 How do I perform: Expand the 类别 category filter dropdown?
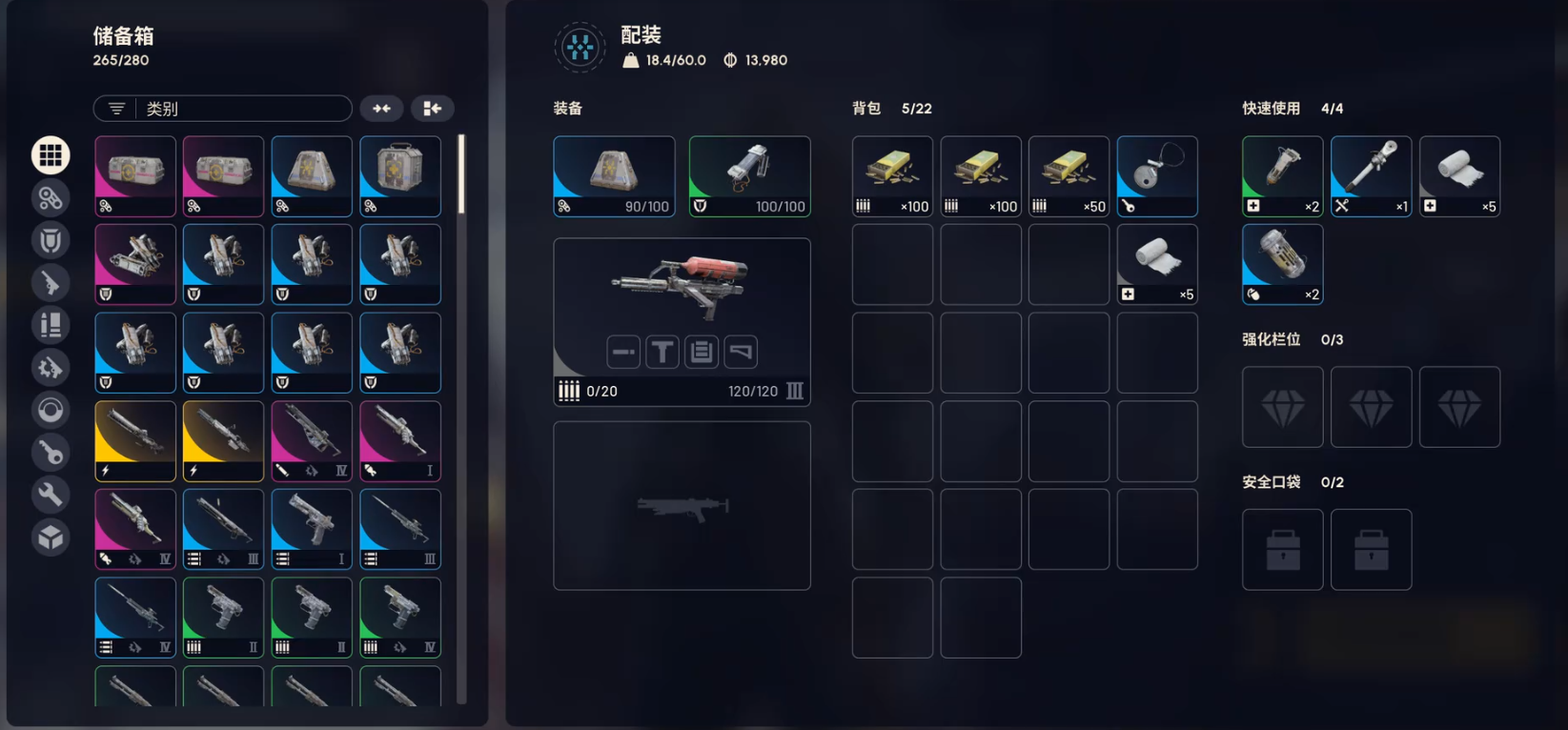click(x=222, y=108)
